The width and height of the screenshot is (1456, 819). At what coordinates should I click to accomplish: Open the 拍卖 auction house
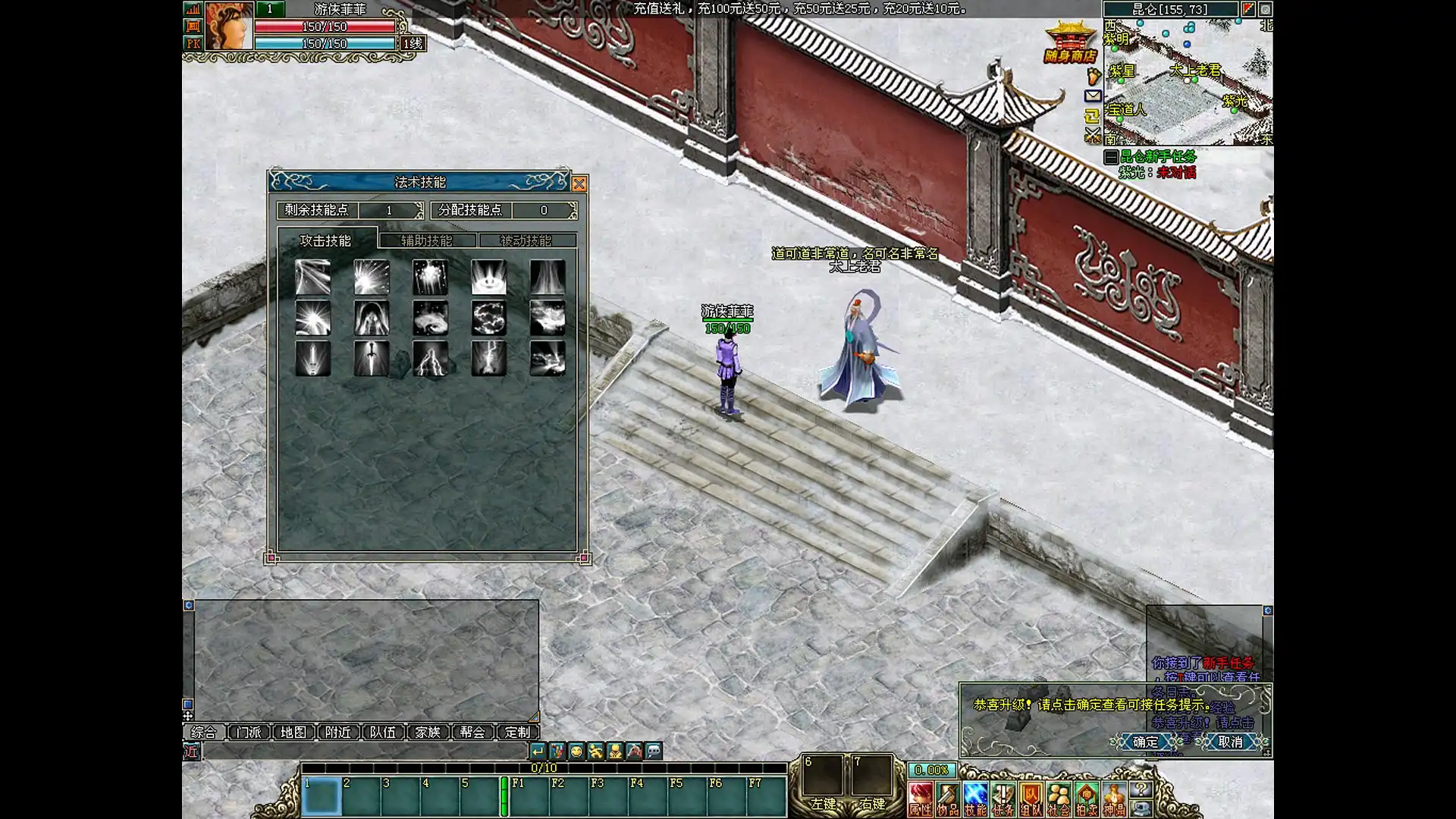(x=1086, y=799)
